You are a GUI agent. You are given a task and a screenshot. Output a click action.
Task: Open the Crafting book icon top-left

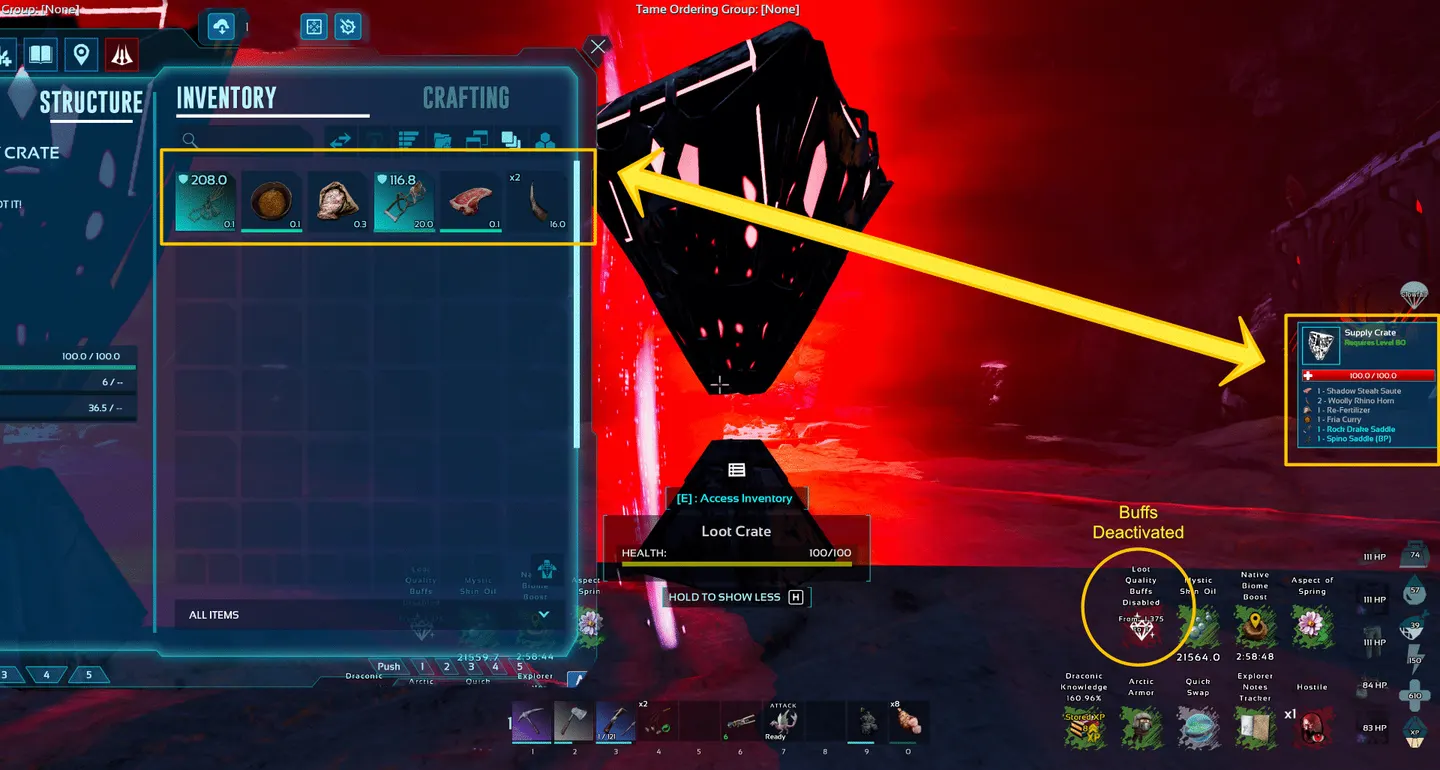tap(38, 54)
